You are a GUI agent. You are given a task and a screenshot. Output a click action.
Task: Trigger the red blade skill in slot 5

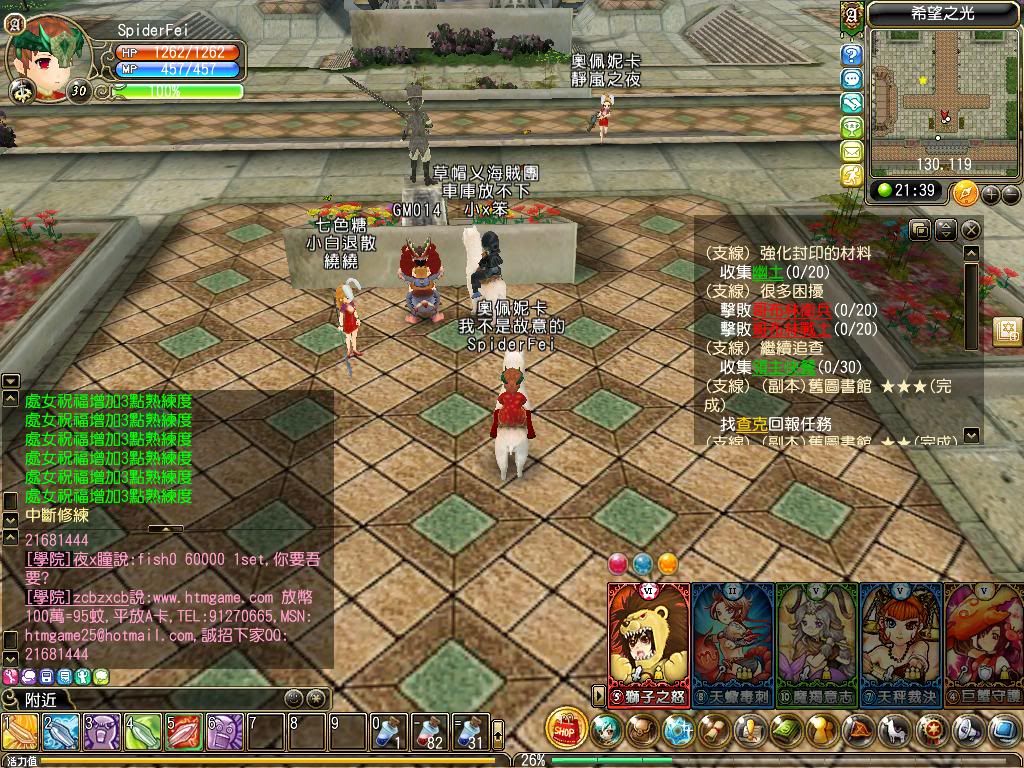[184, 732]
